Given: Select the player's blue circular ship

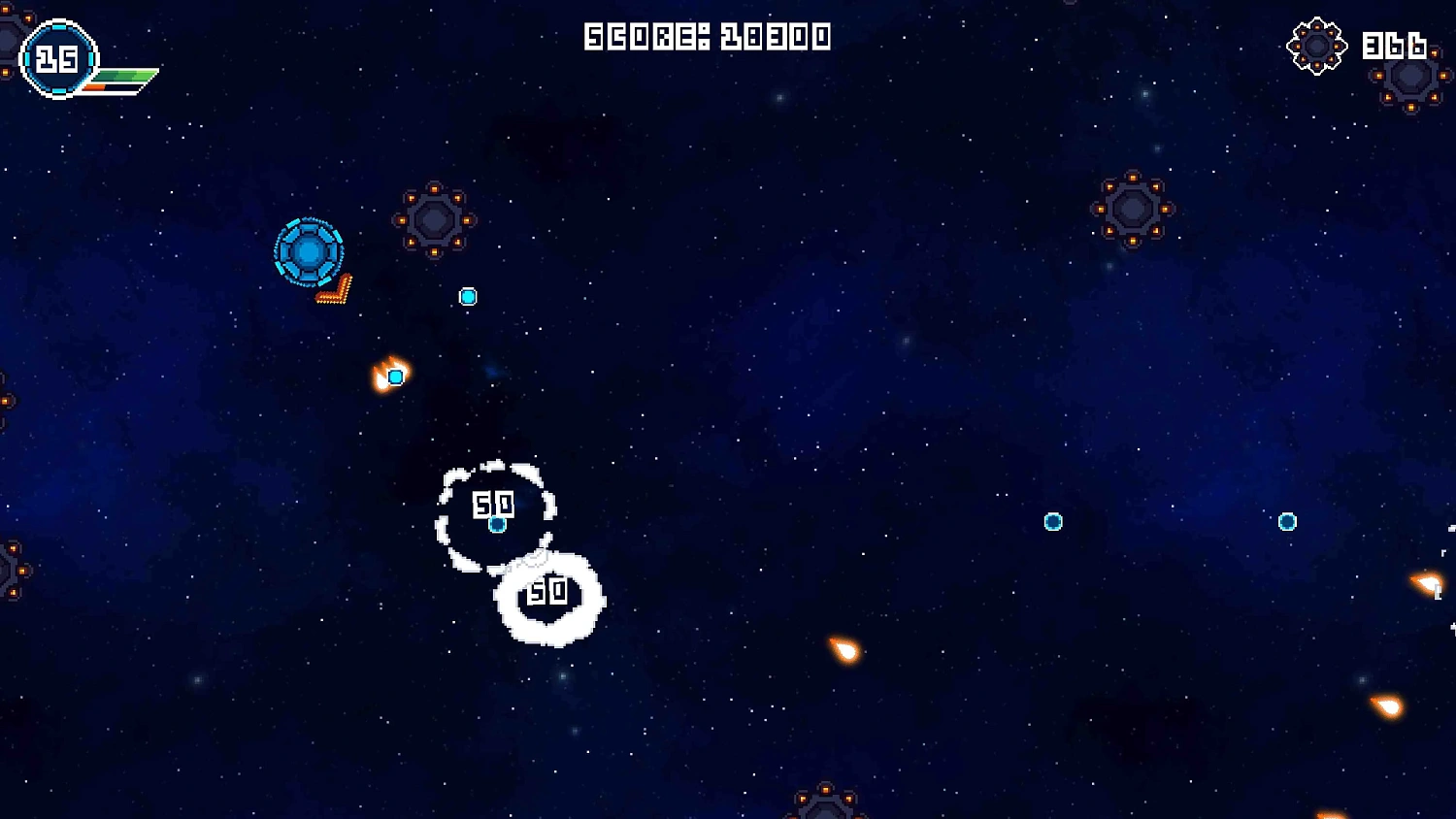Looking at the screenshot, I should point(311,254).
